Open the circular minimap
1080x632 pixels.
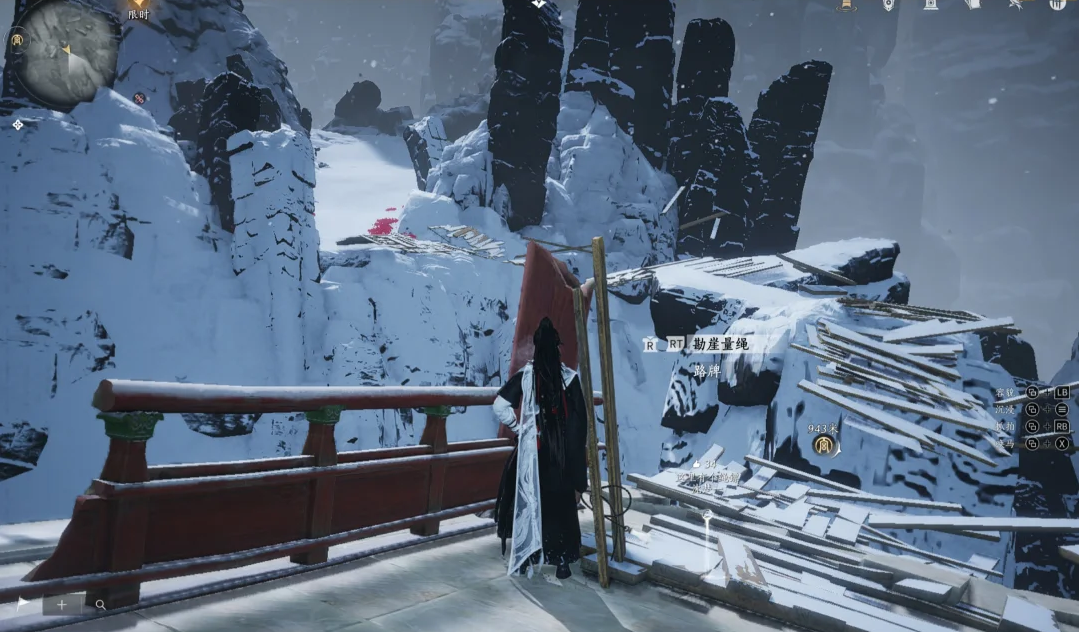click(x=68, y=52)
